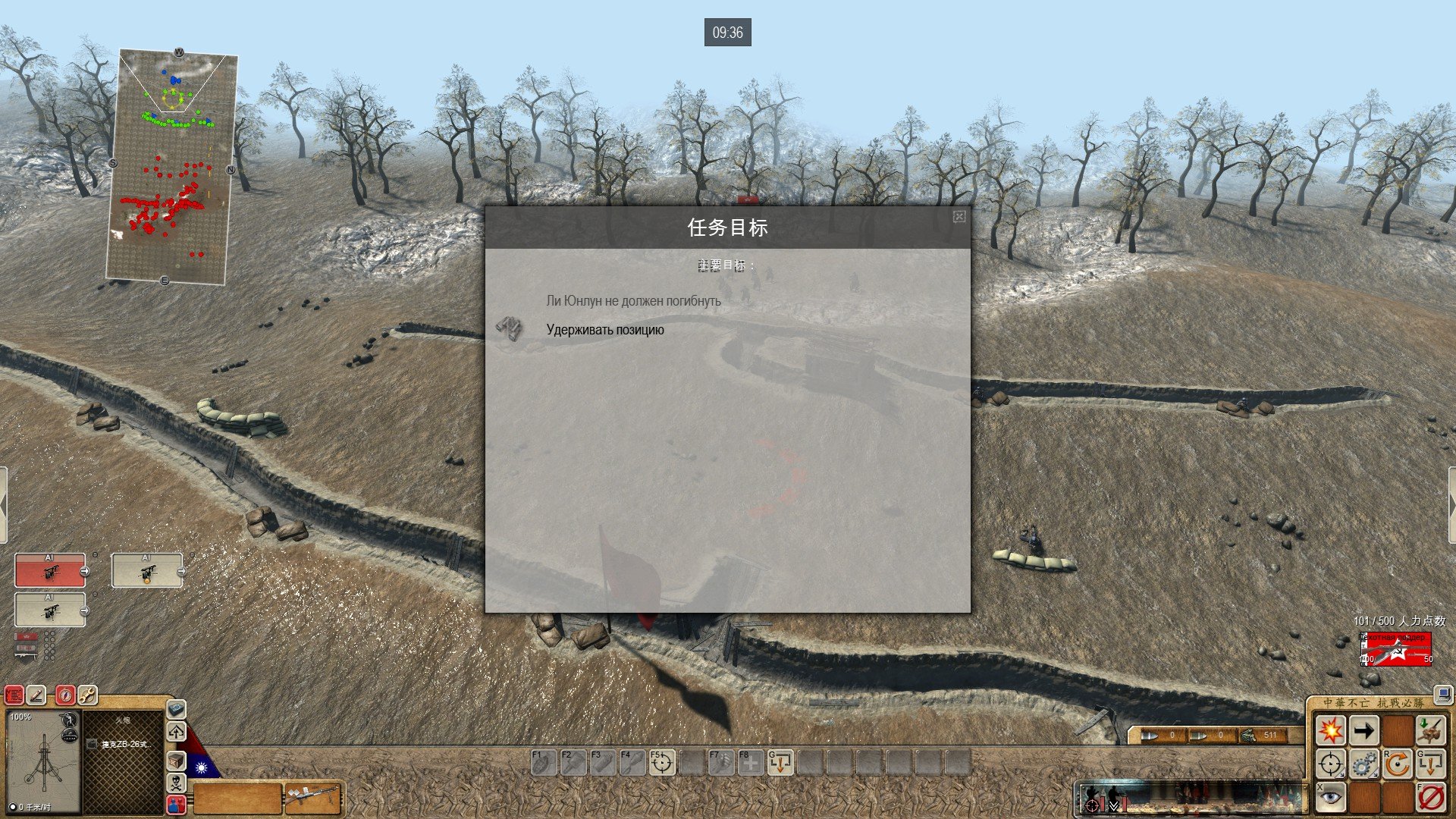Open the wrench settings icon

88,695
